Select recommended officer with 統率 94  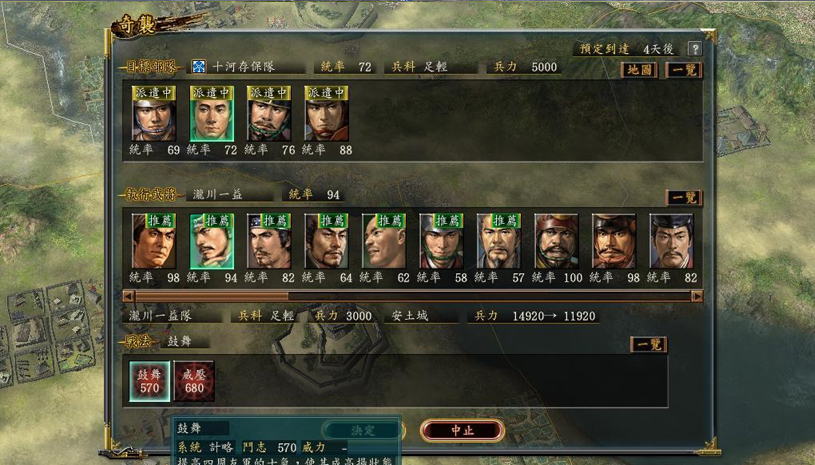(212, 241)
